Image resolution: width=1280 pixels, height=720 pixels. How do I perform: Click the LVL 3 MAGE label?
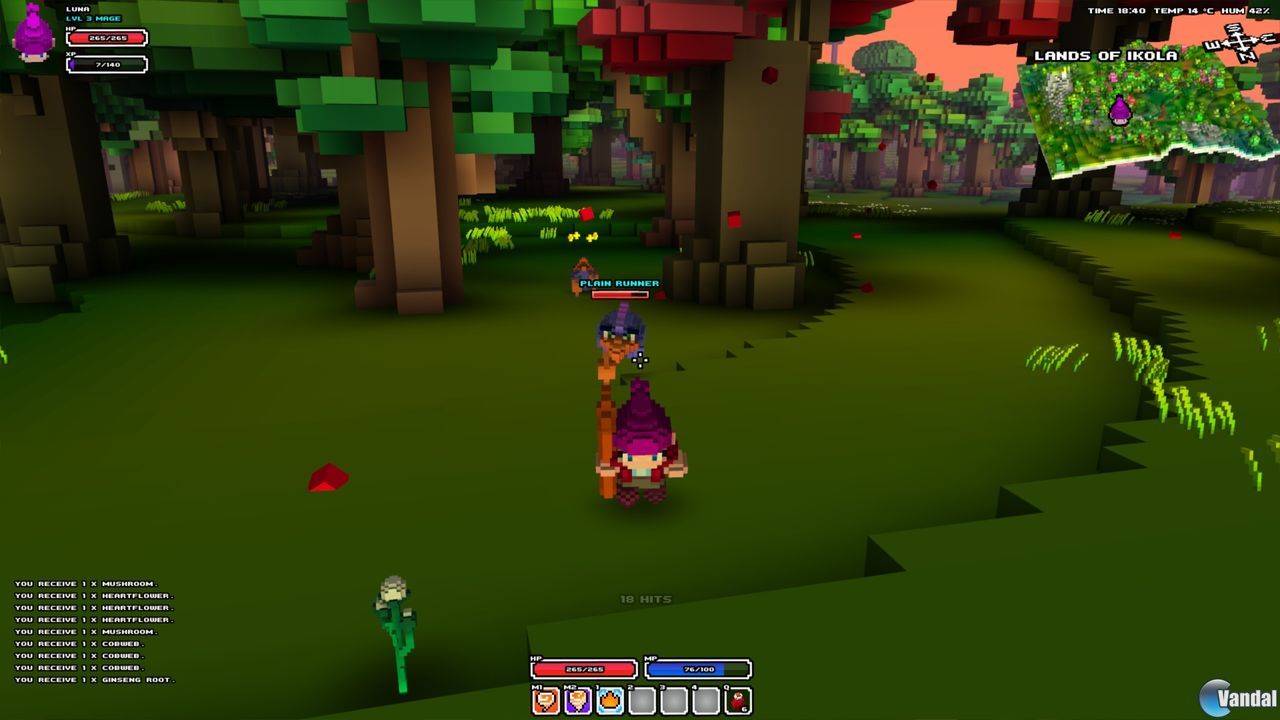coord(93,19)
